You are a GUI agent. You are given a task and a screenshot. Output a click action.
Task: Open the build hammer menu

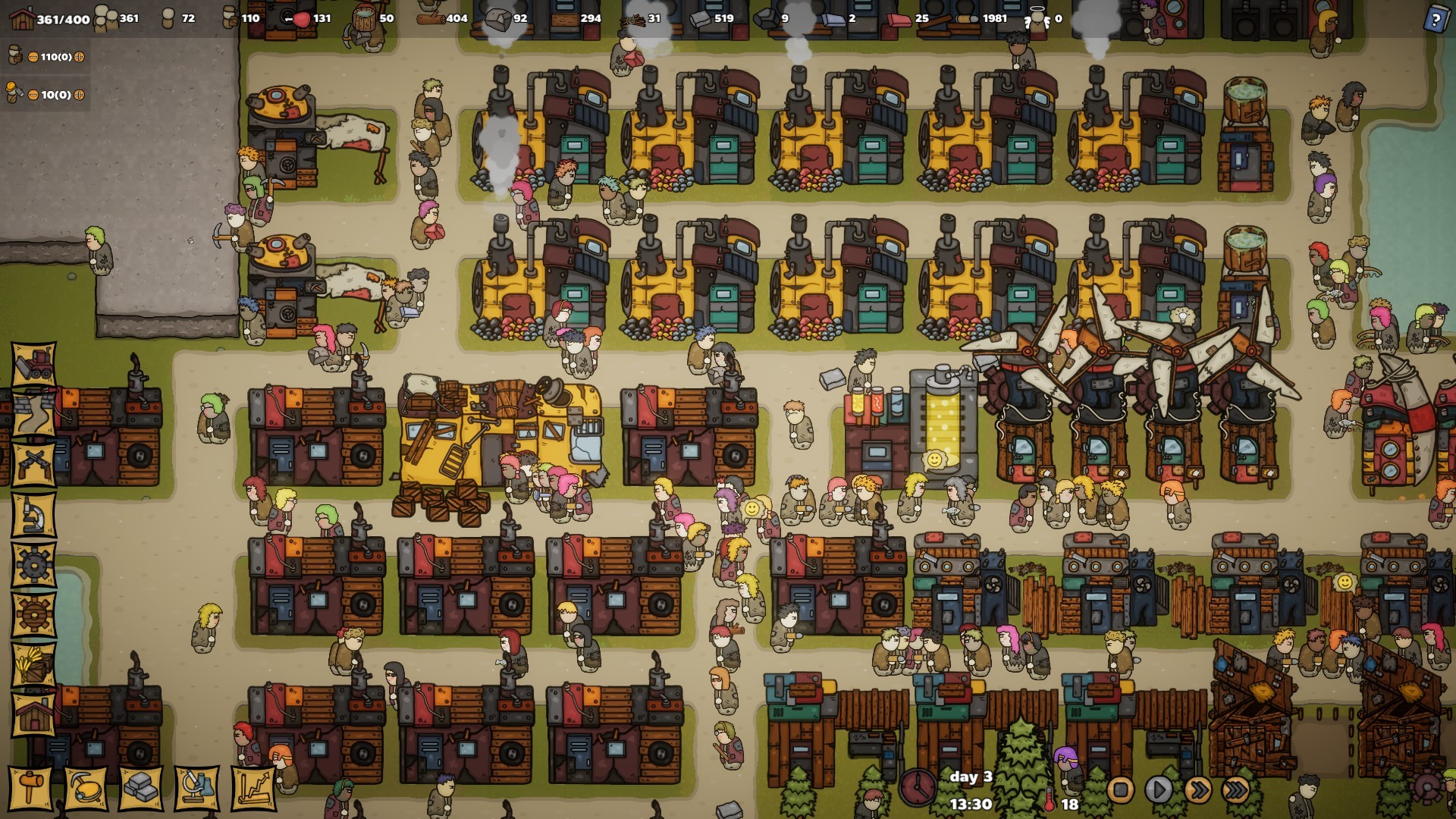(x=30, y=789)
